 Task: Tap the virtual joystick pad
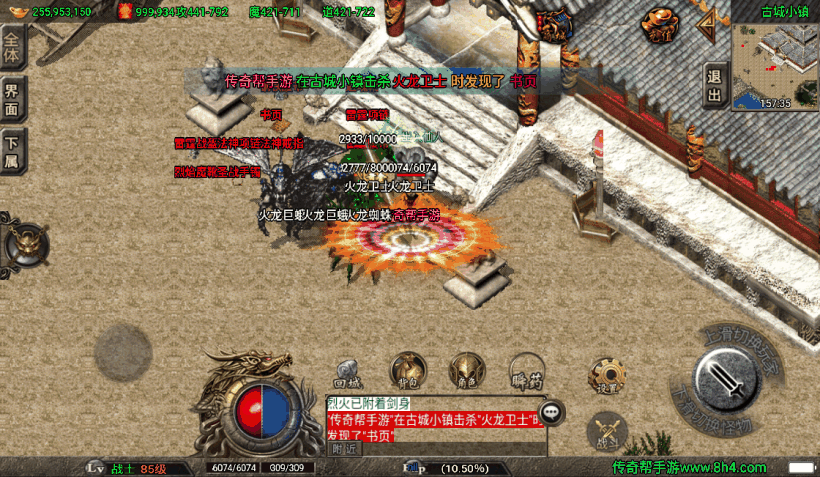coord(124,353)
